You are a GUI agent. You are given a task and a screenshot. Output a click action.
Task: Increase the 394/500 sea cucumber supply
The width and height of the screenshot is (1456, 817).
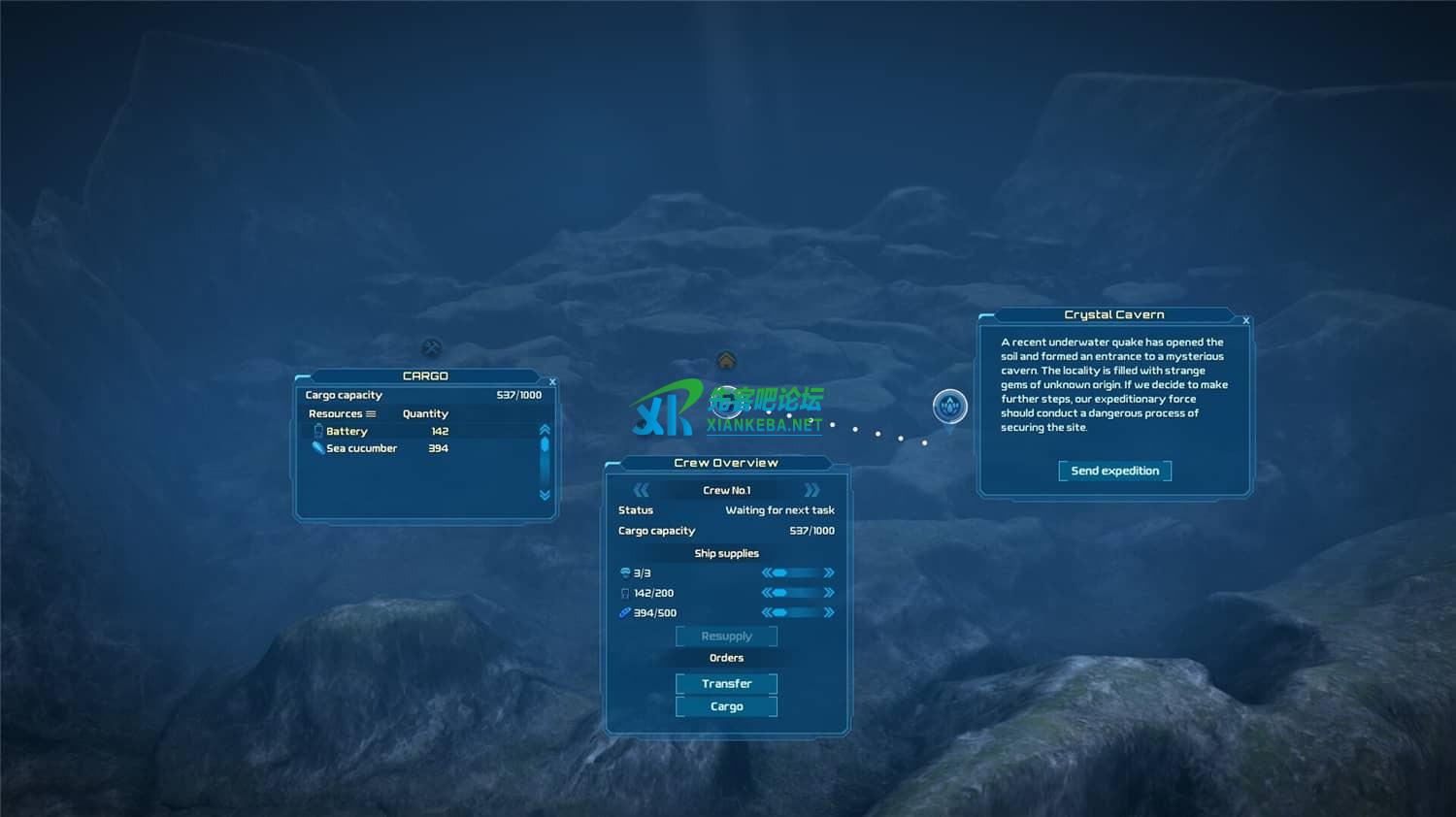pos(829,612)
